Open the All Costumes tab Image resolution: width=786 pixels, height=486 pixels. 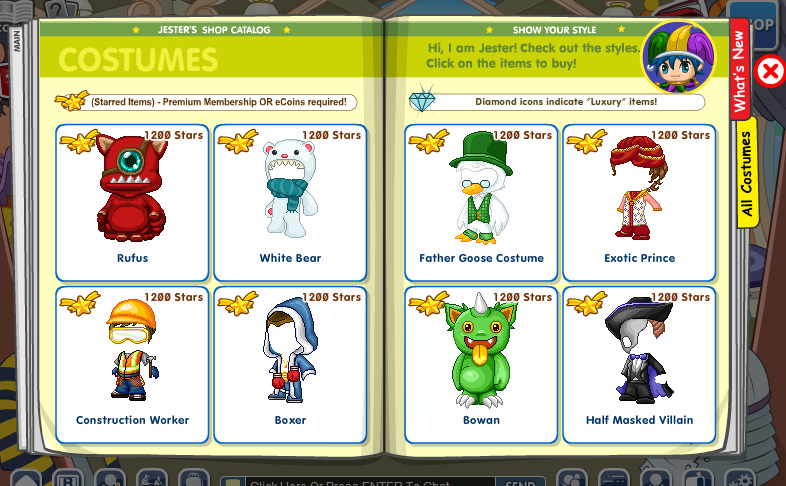coord(746,172)
